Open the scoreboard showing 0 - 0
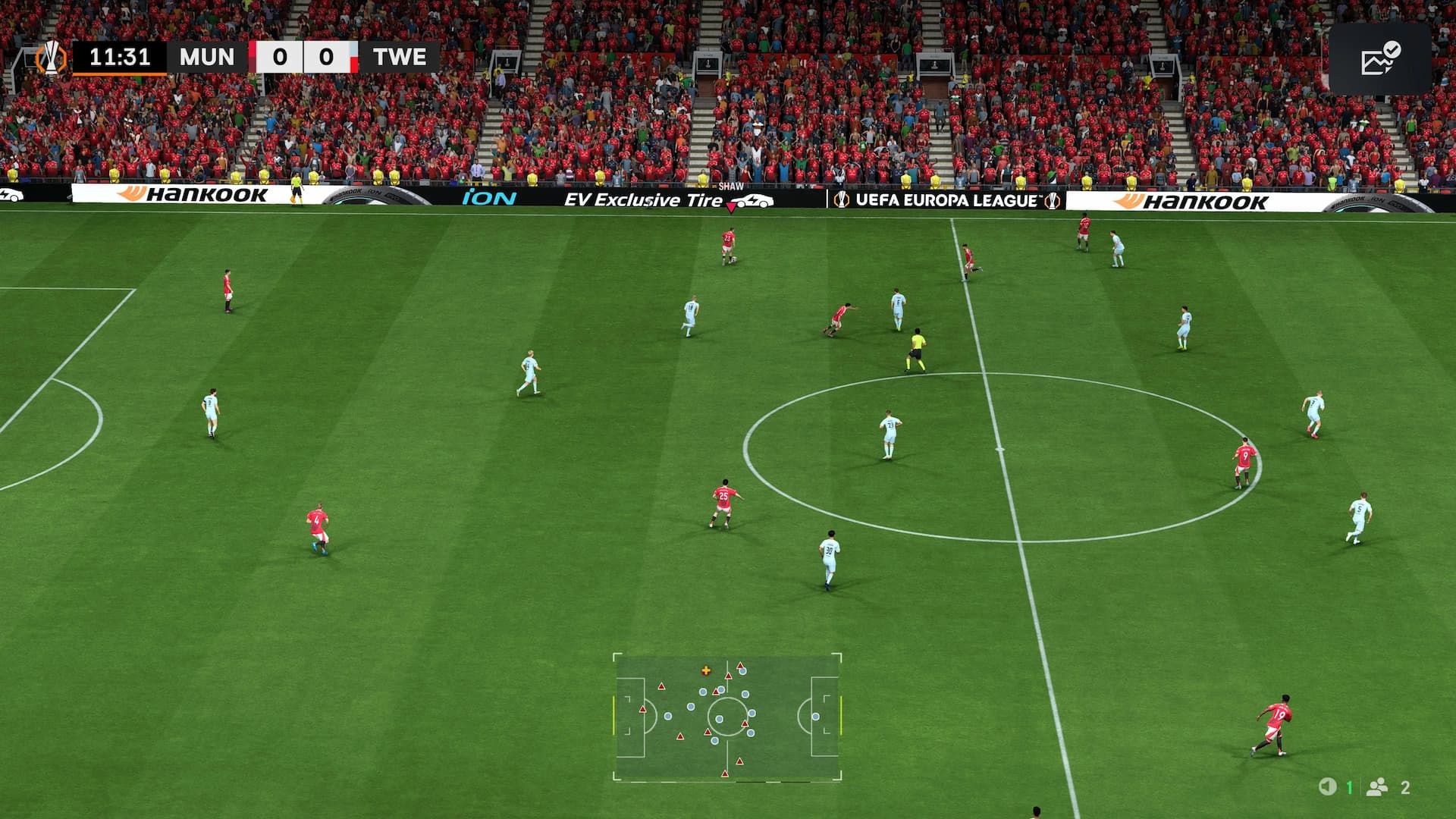This screenshot has height=819, width=1456. point(305,56)
